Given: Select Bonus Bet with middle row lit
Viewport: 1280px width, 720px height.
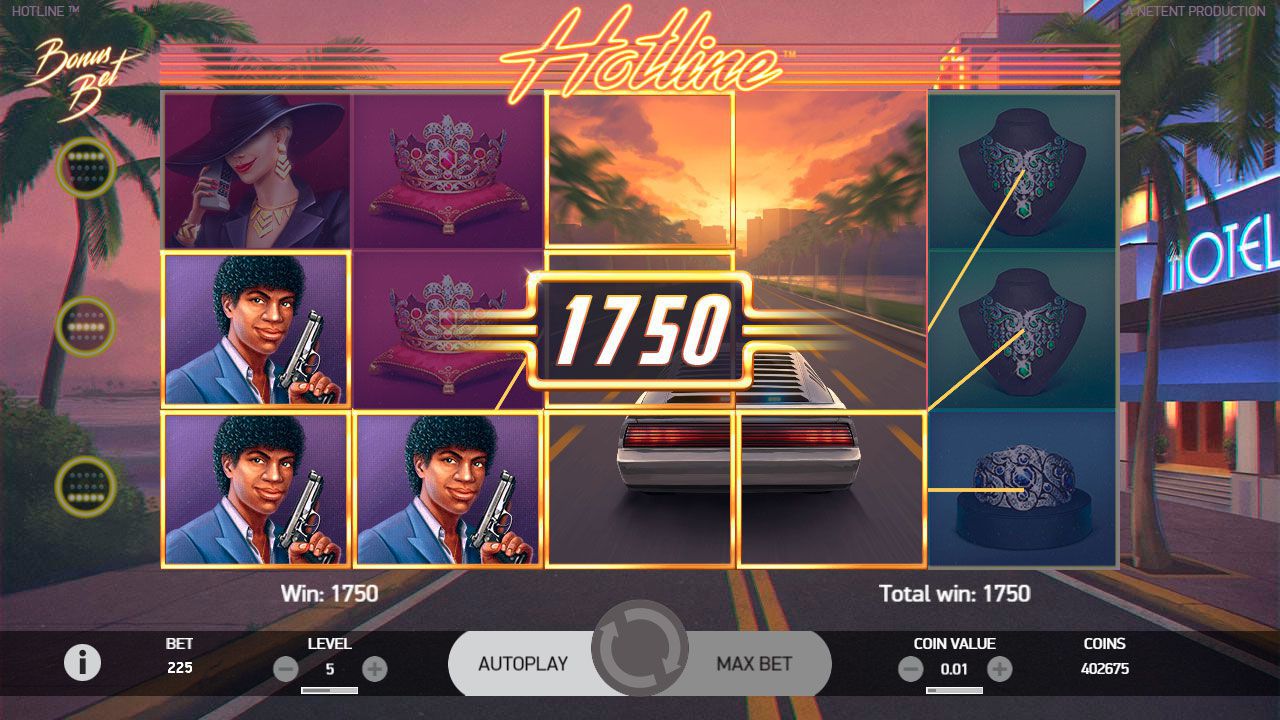Looking at the screenshot, I should [x=86, y=325].
